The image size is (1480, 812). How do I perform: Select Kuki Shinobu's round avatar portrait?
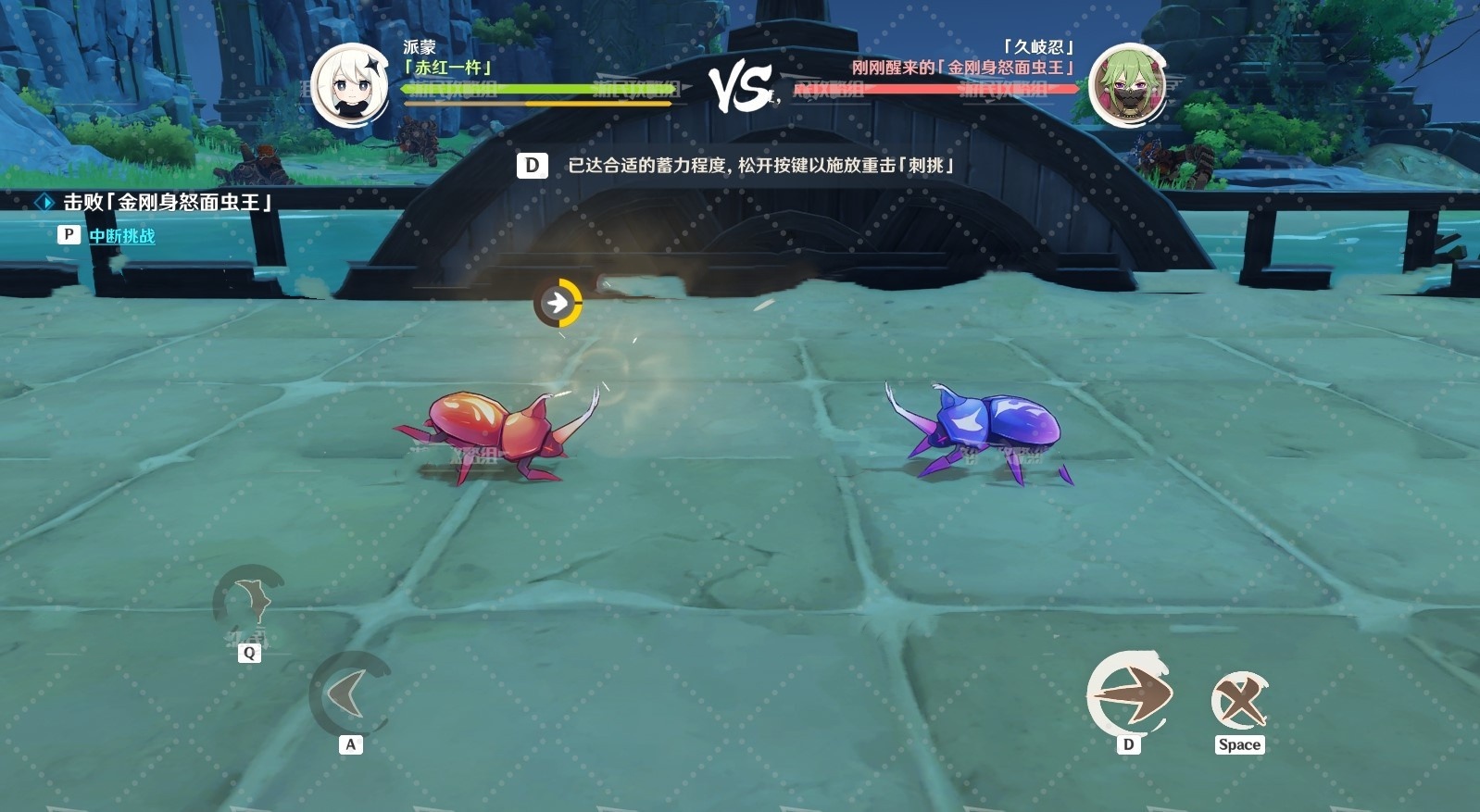(1126, 85)
